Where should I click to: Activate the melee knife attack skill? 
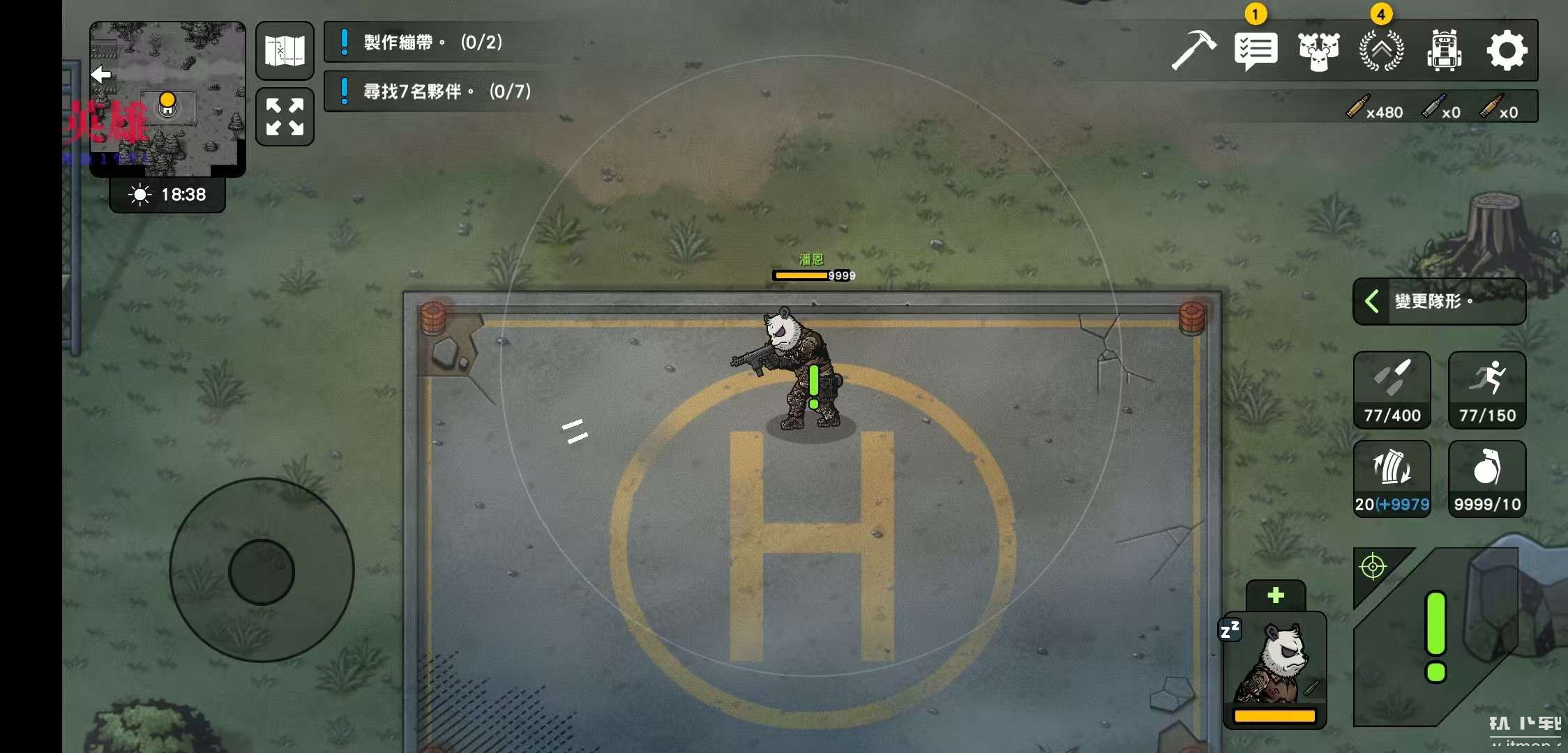pos(1392,390)
